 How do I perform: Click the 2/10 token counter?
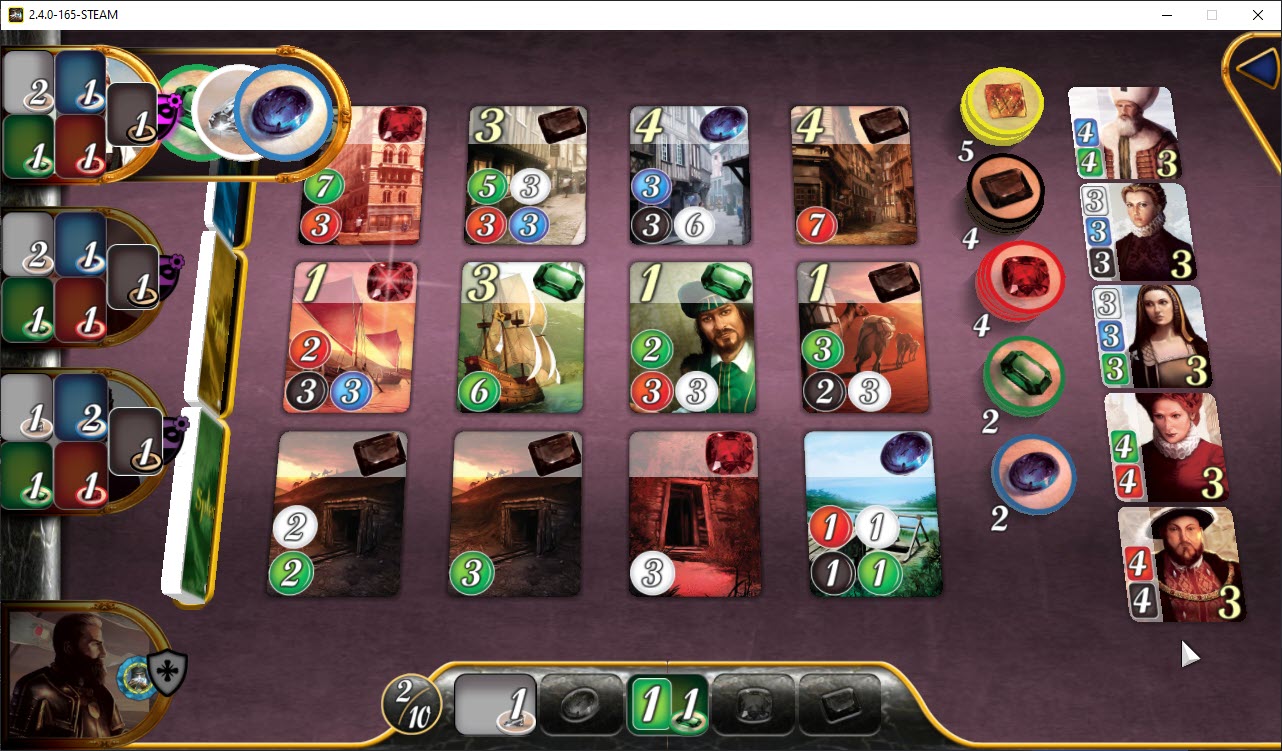point(411,703)
